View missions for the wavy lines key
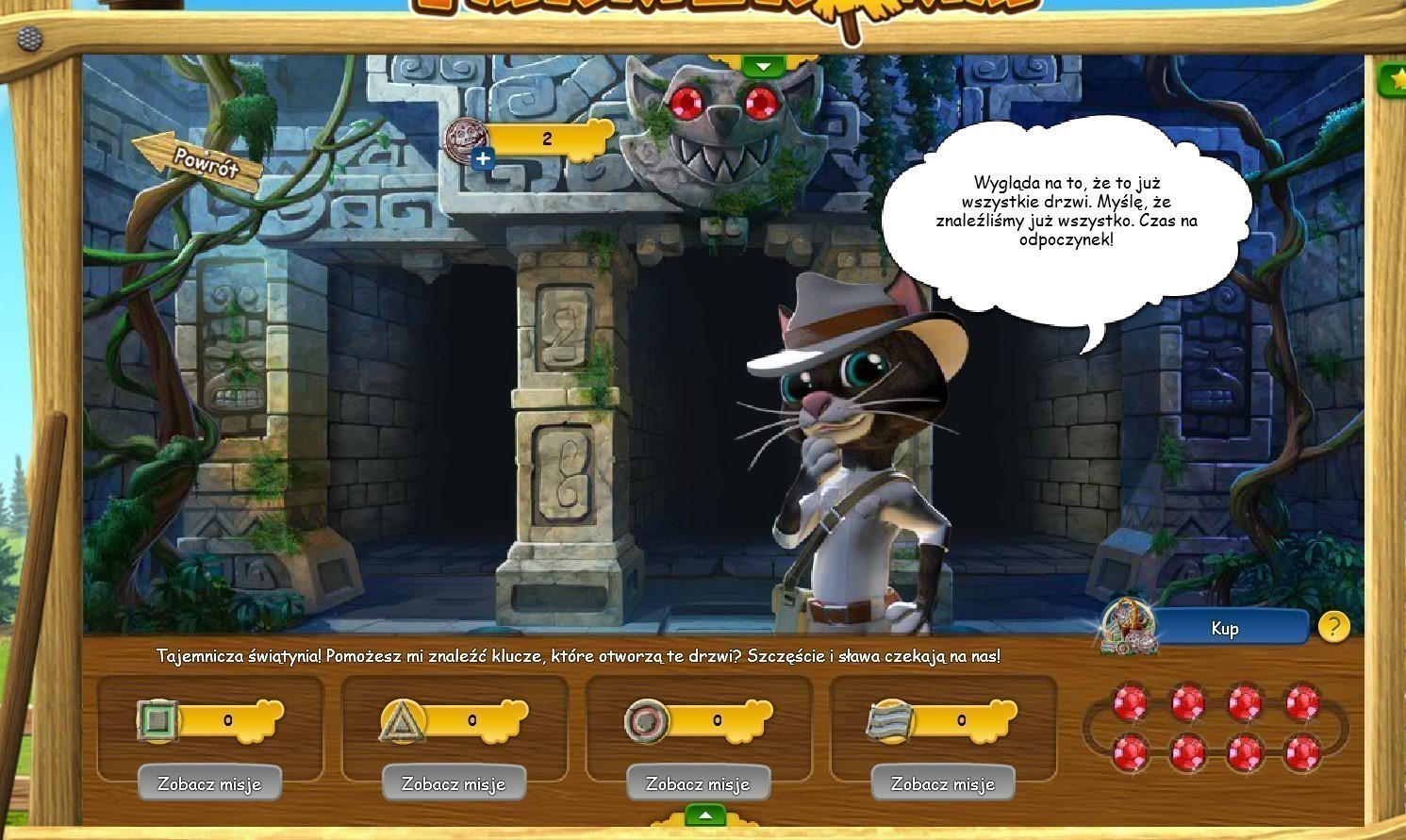1406x840 pixels. [943, 783]
